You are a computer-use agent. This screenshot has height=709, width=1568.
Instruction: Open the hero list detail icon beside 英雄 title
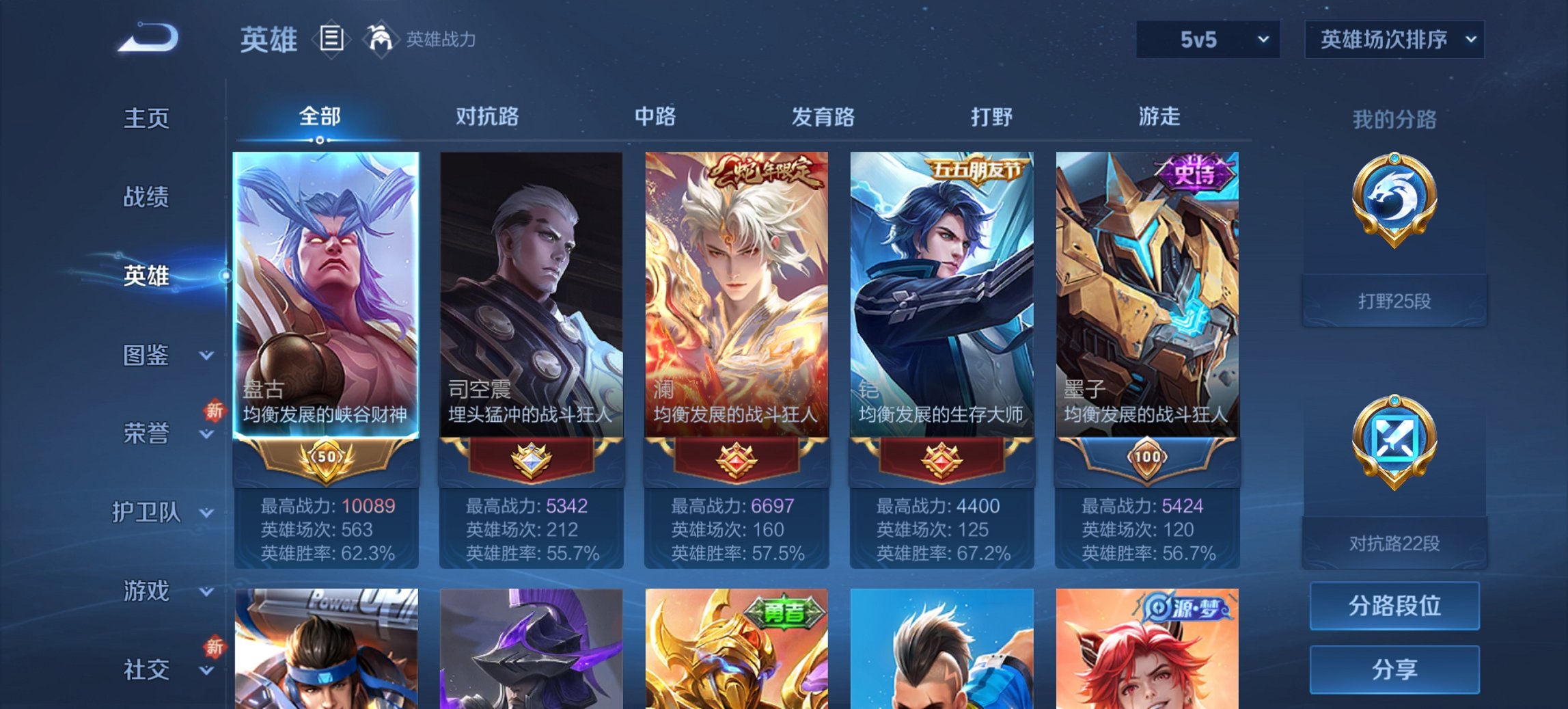click(x=331, y=40)
